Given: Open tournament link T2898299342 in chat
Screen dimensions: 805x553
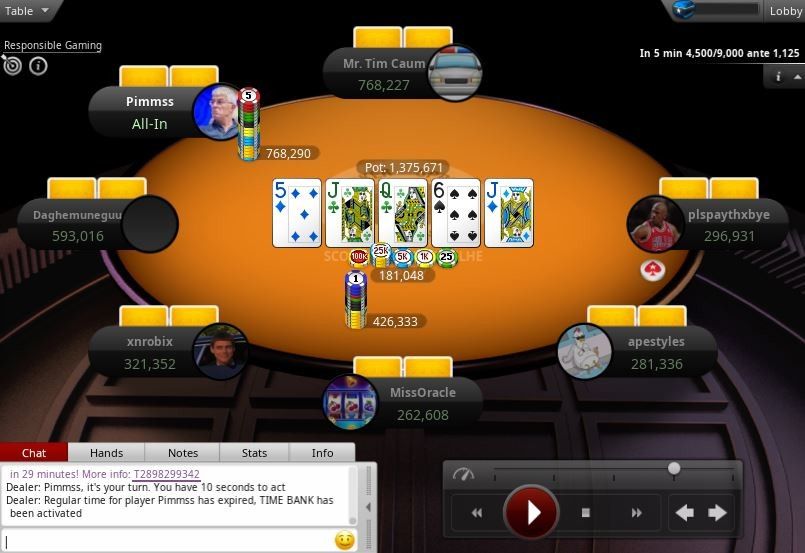Looking at the screenshot, I should 166,474.
